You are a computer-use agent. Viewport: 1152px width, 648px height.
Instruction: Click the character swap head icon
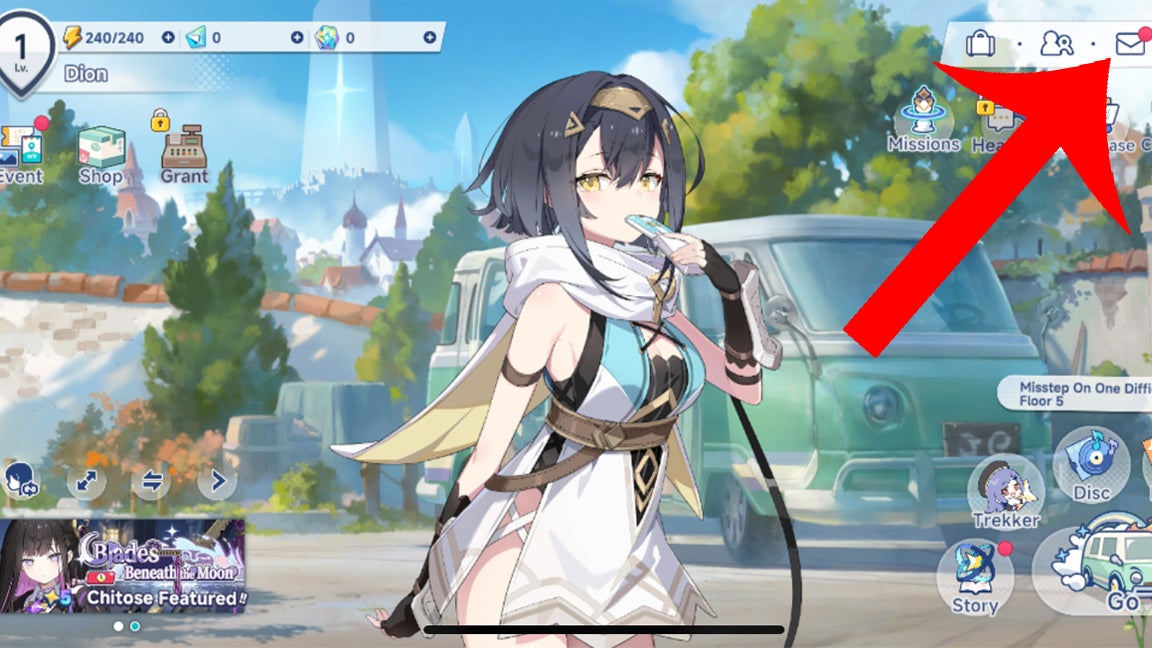click(x=20, y=481)
